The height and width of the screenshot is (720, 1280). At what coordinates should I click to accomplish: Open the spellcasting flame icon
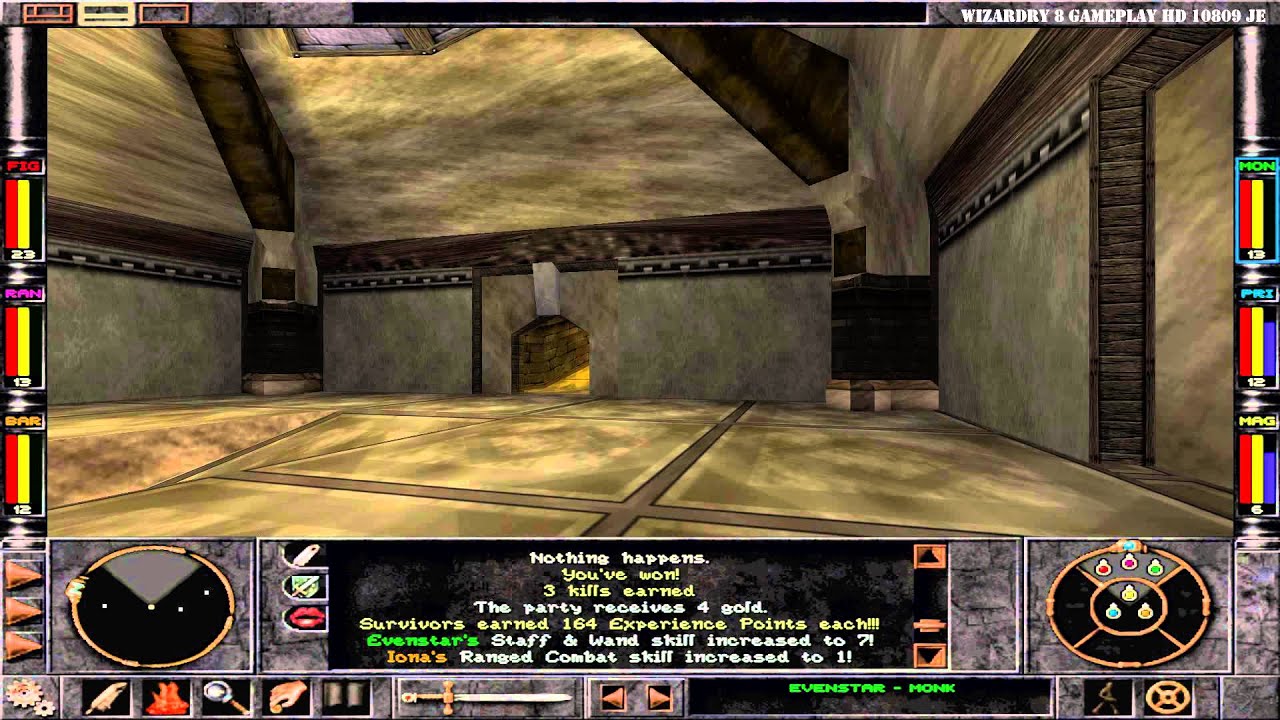coord(166,698)
